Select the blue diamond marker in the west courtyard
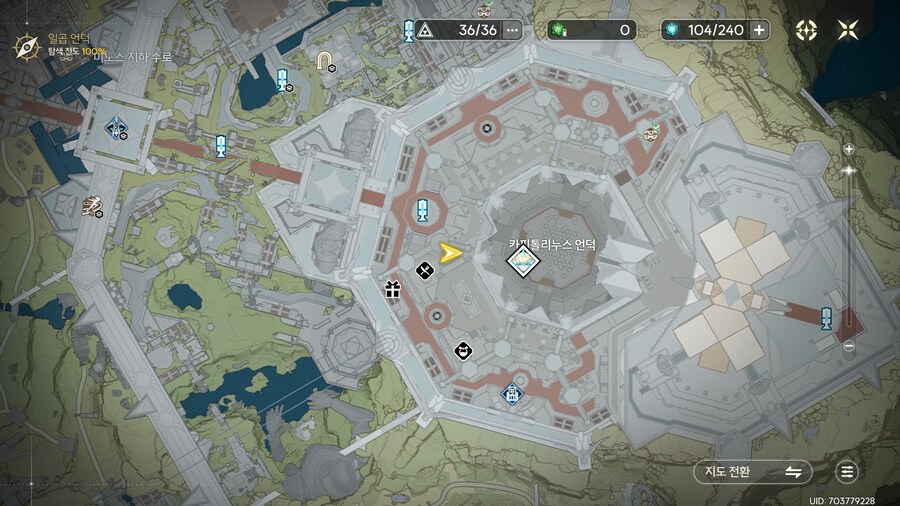Image resolution: width=900 pixels, height=506 pixels. coord(117,127)
